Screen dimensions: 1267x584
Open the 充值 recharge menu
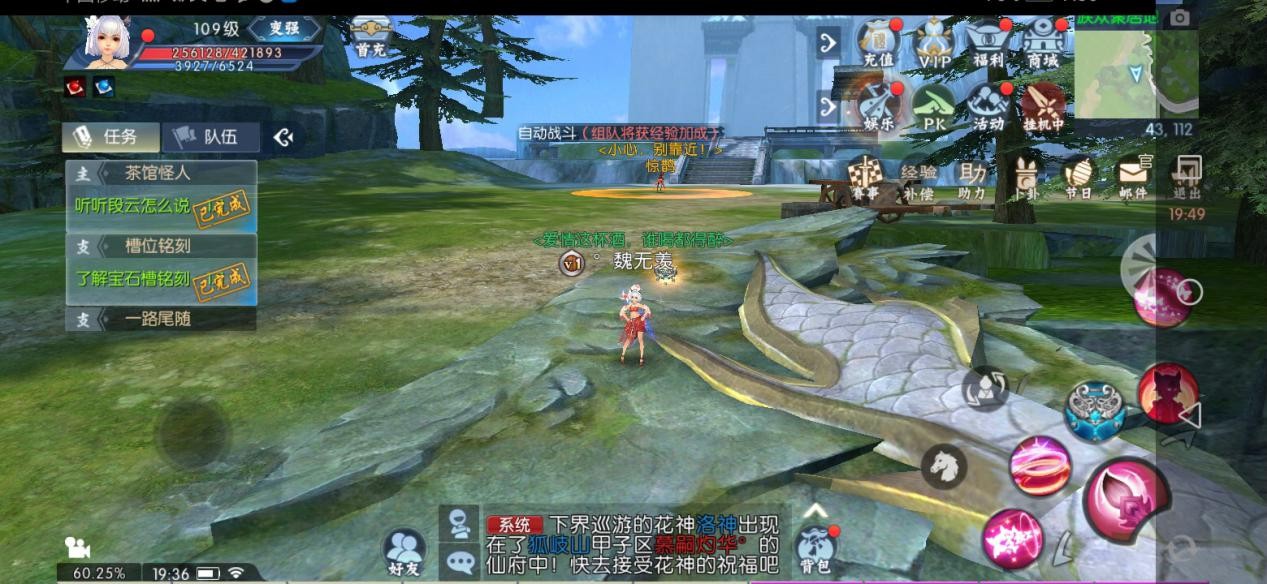pyautogui.click(x=879, y=45)
